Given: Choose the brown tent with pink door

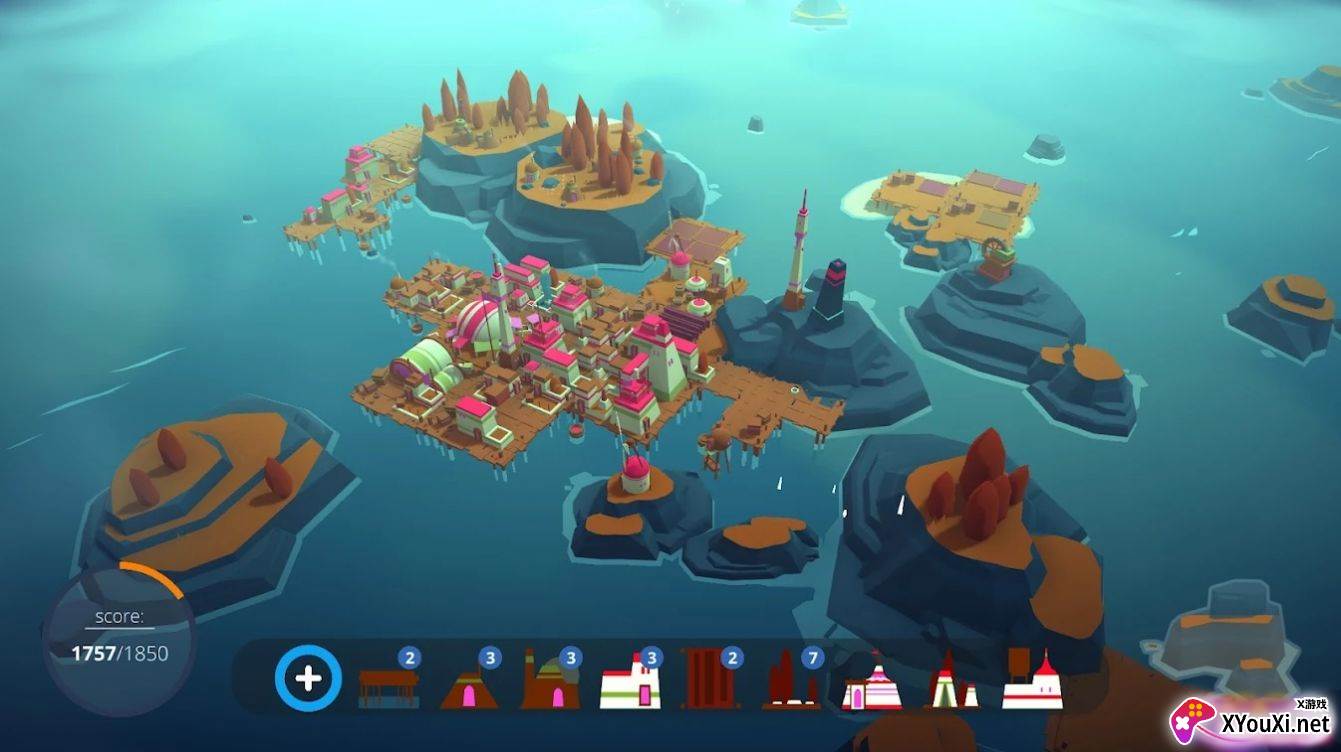Looking at the screenshot, I should click(467, 686).
